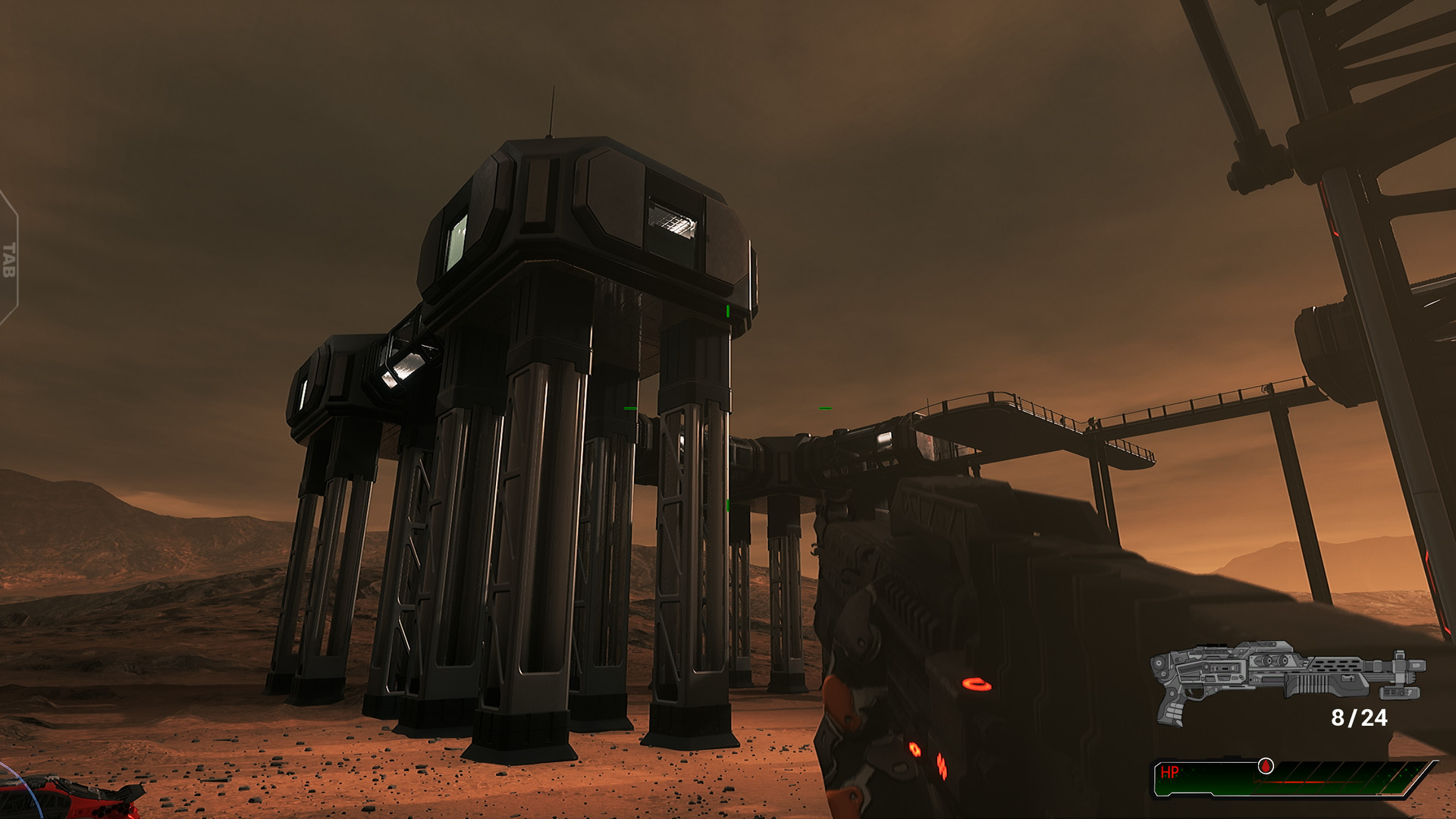
Task: Open the tall habitat tower's lit window
Action: [673, 220]
